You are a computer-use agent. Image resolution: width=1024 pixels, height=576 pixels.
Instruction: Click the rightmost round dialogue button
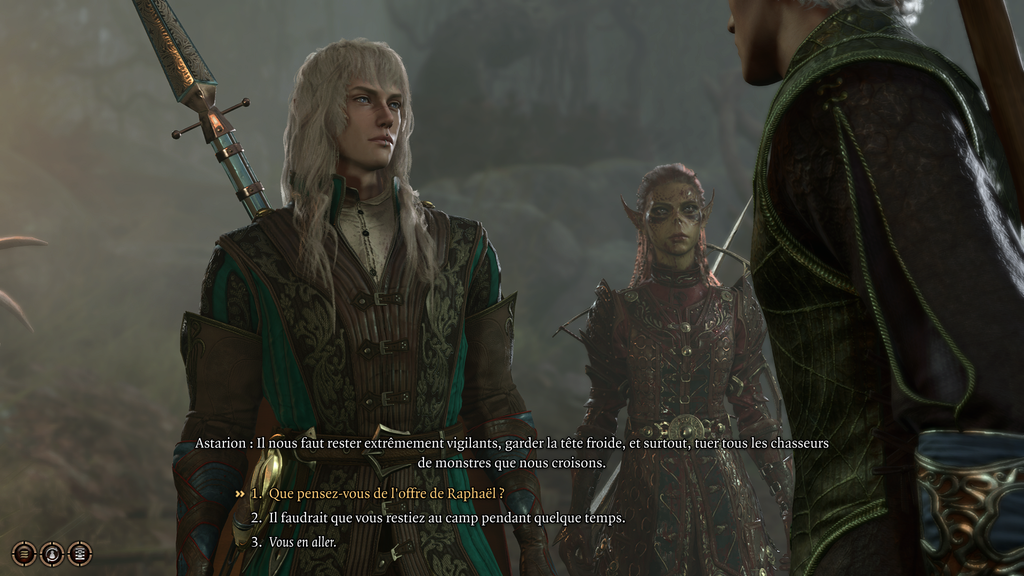click(80, 553)
